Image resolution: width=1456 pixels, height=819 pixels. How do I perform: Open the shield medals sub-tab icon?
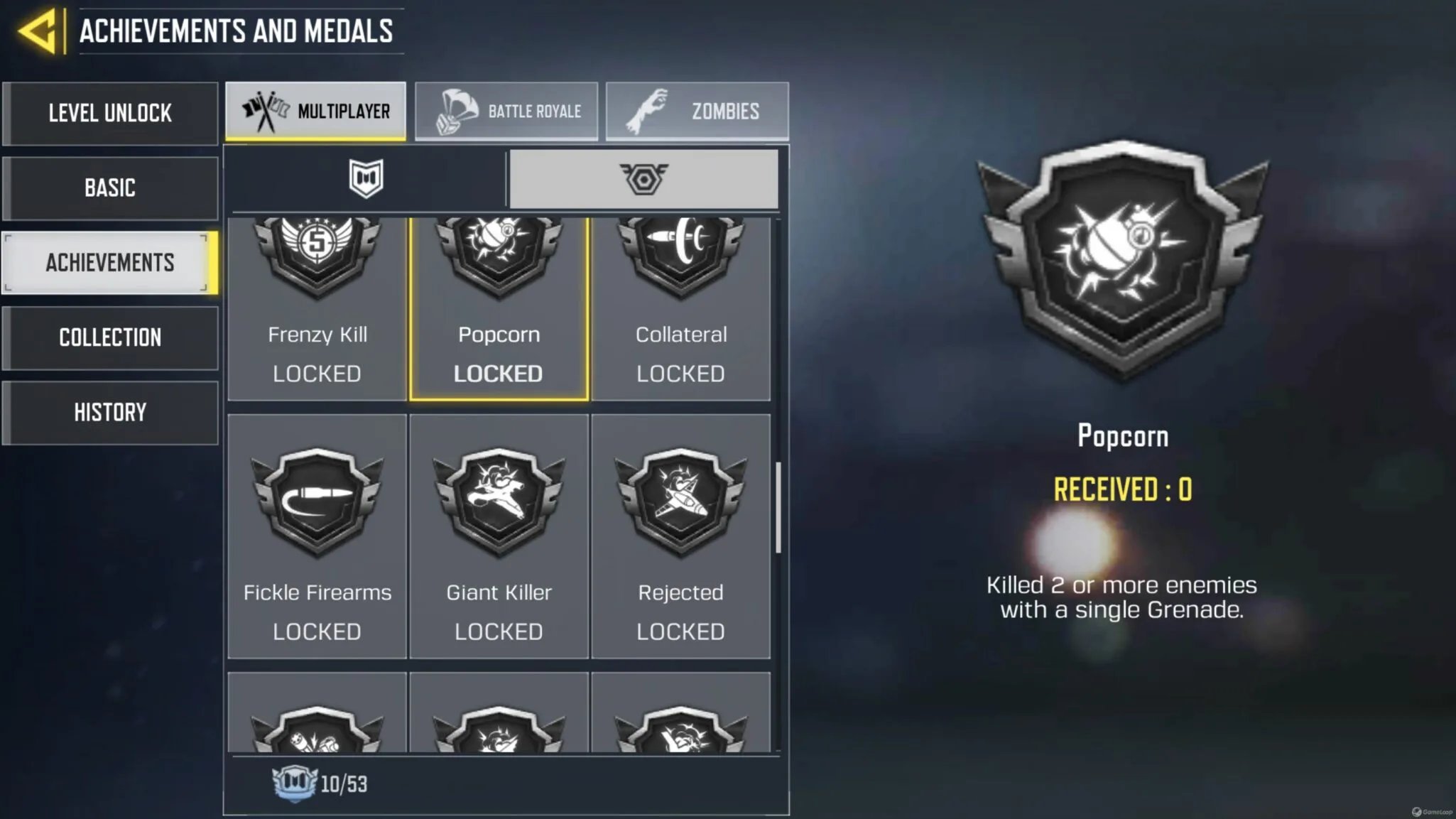364,178
